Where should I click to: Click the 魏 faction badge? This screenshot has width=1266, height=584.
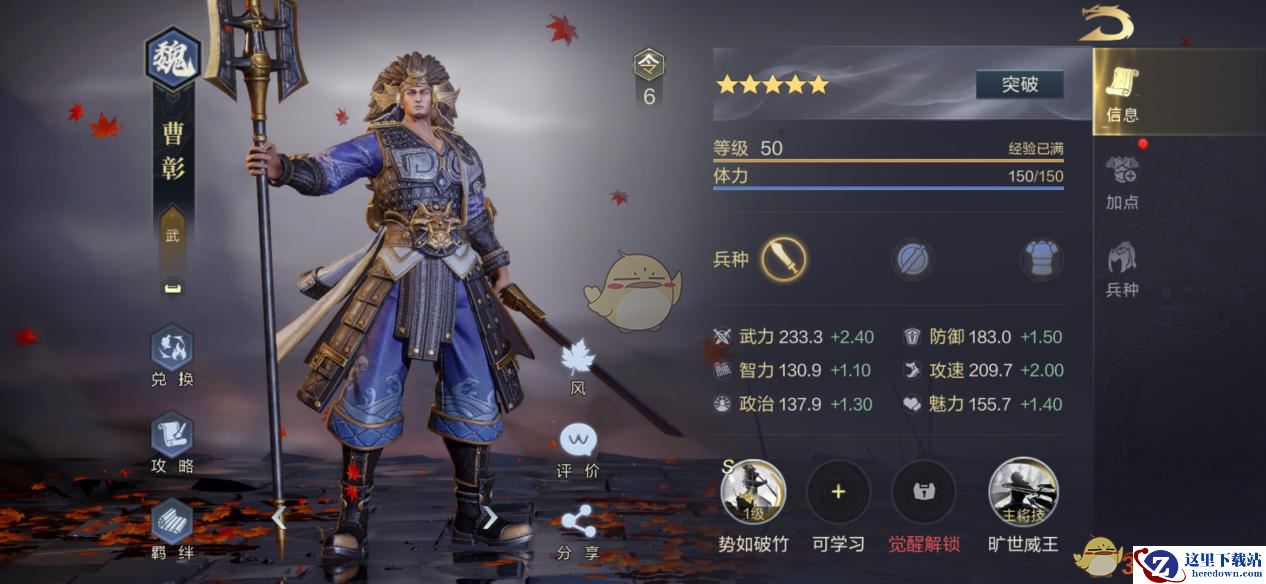point(173,62)
